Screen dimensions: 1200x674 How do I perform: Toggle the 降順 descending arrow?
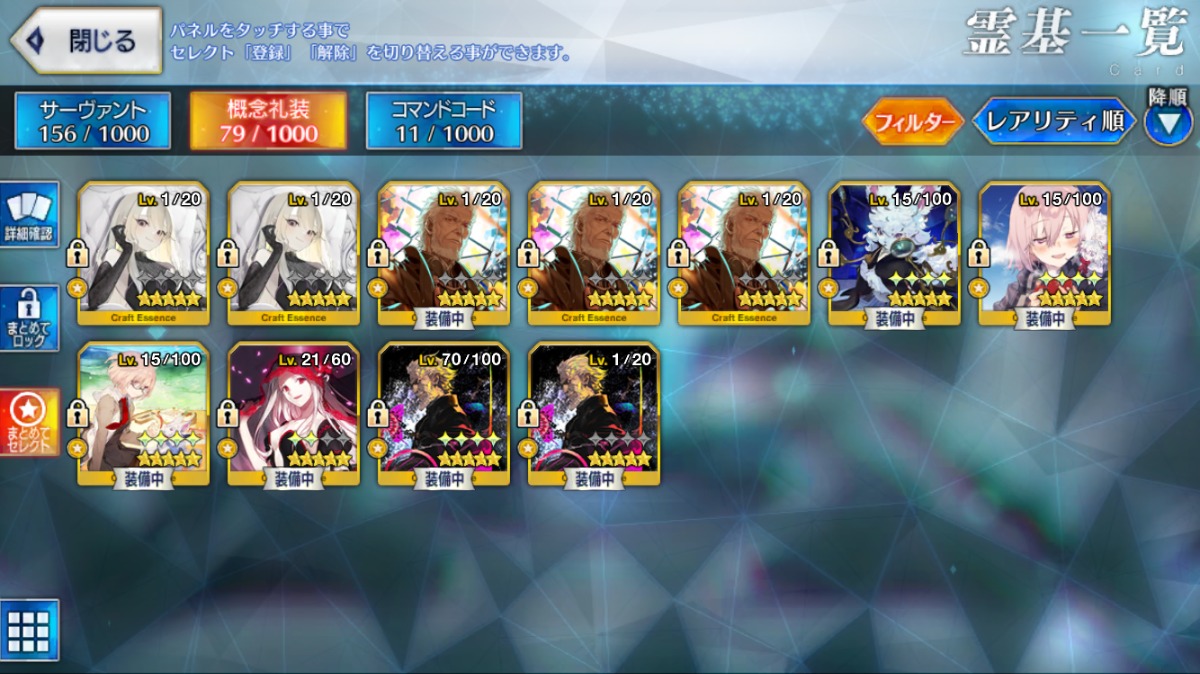[x=1167, y=122]
